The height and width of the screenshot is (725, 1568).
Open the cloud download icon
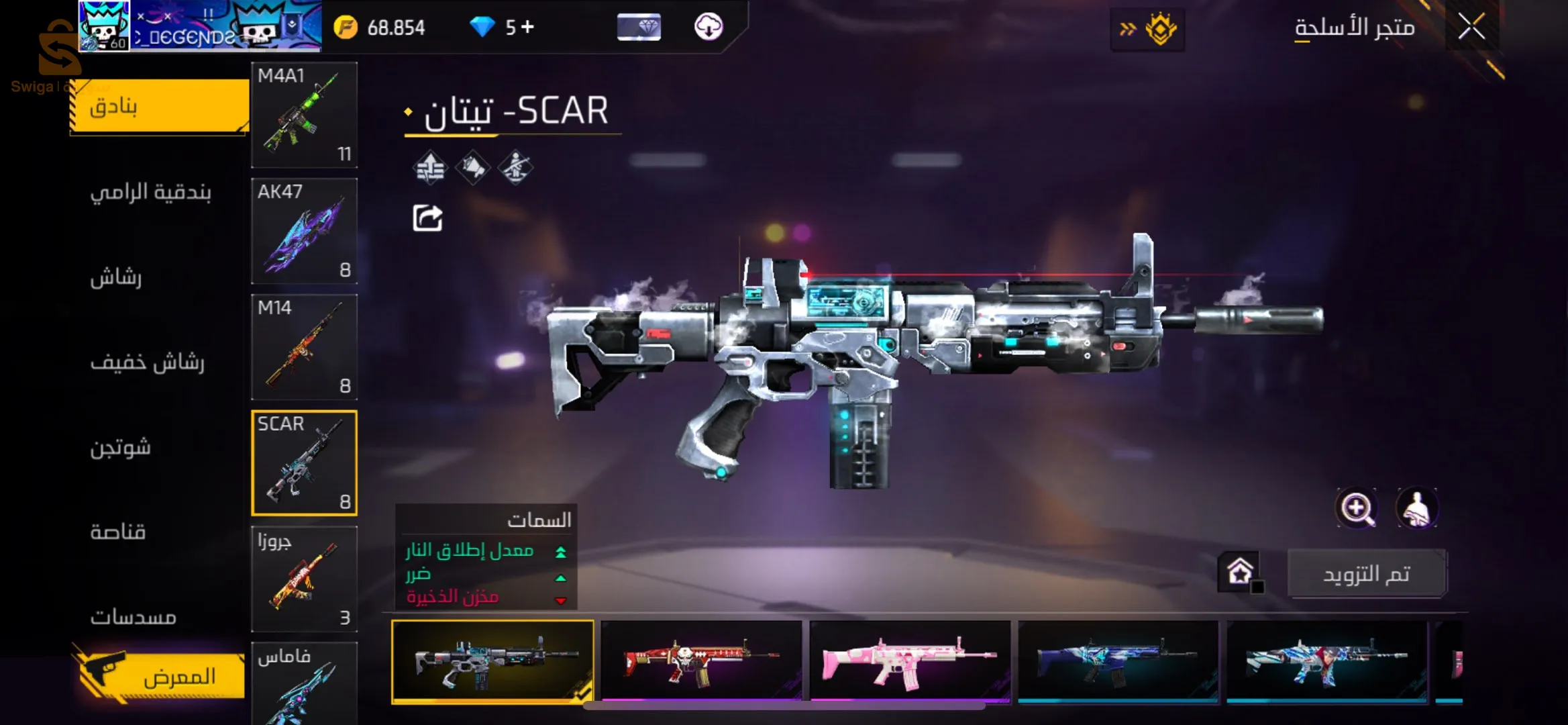(x=709, y=27)
